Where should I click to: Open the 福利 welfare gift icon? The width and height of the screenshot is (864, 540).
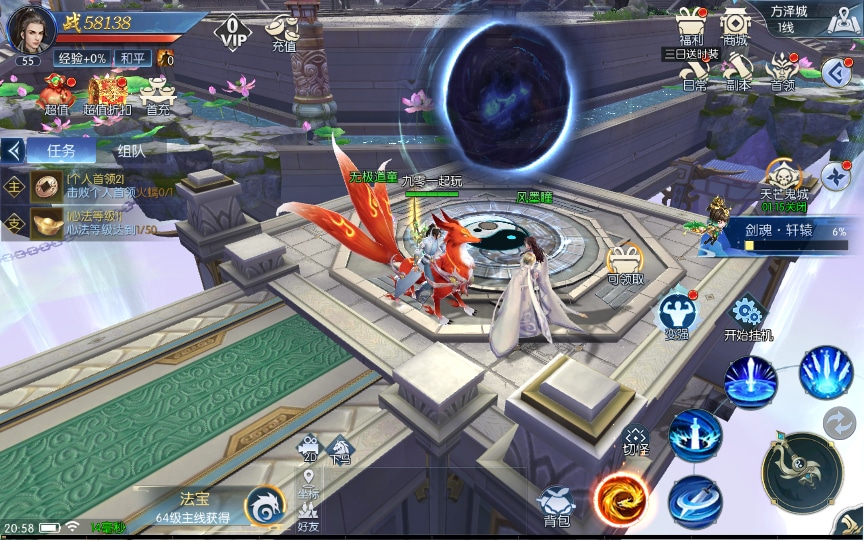(x=691, y=25)
